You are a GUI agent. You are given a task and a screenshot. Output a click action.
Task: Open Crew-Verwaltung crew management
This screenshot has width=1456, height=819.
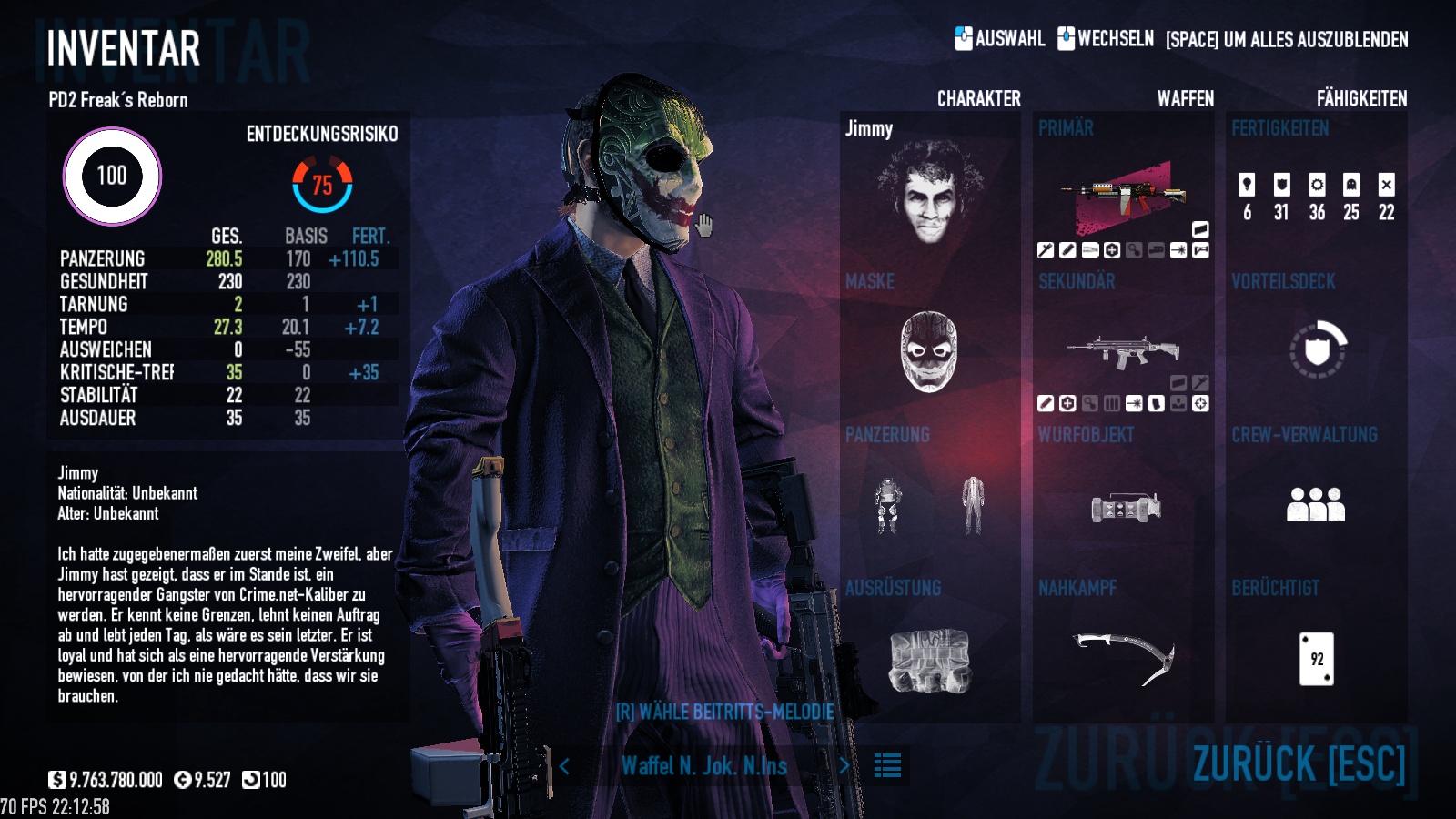tap(1316, 504)
